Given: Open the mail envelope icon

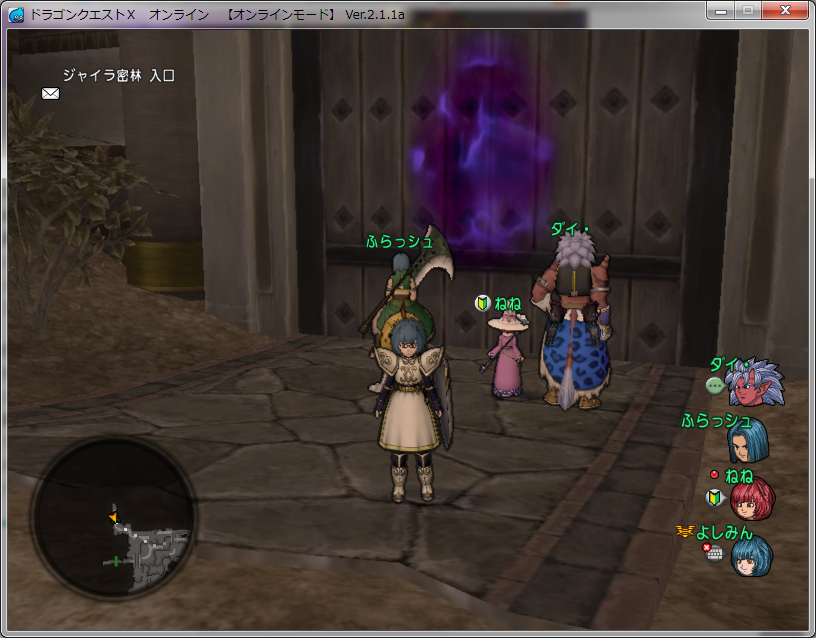Looking at the screenshot, I should point(50,93).
